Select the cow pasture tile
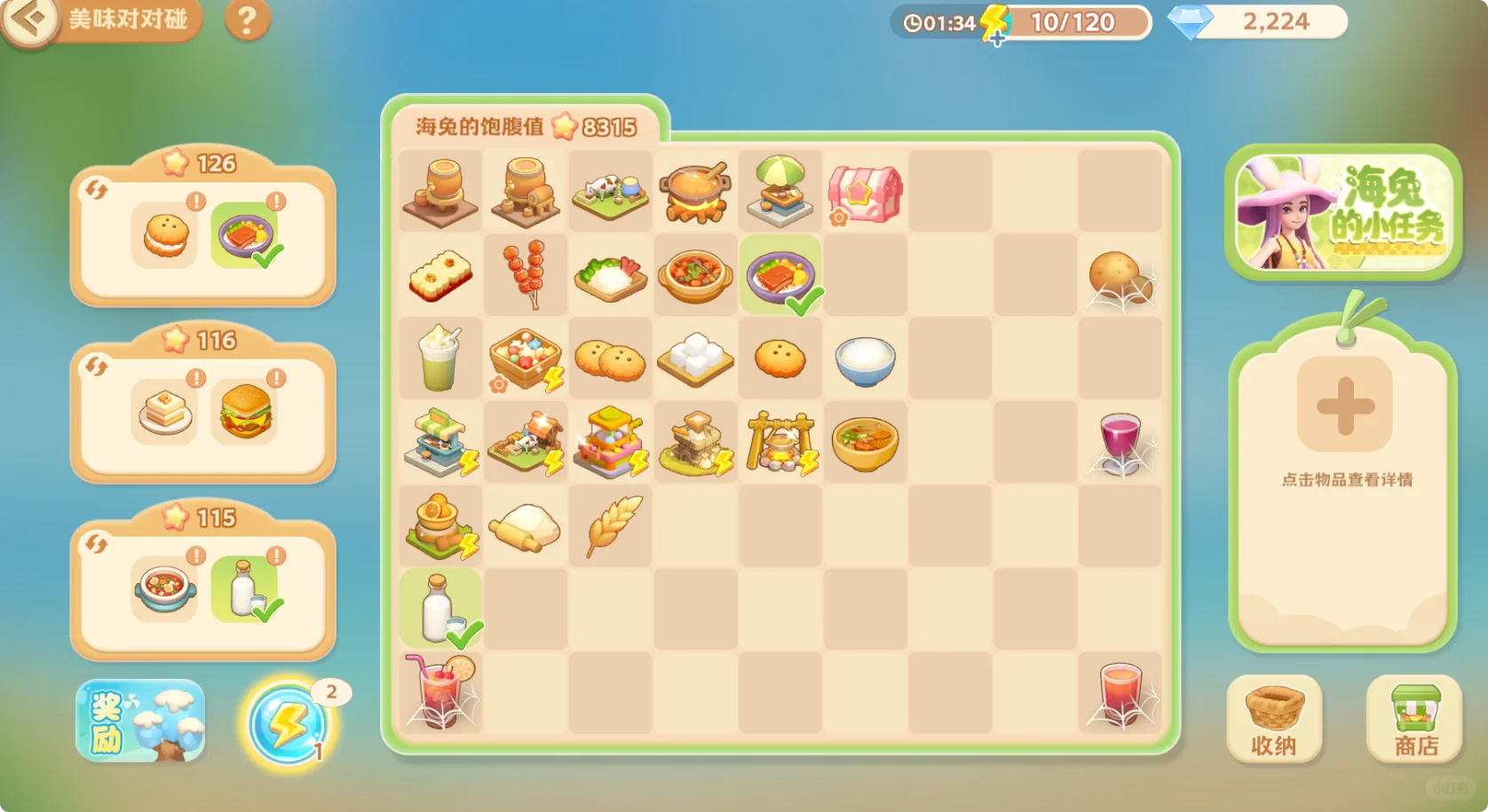The height and width of the screenshot is (812, 1488). 611,191
